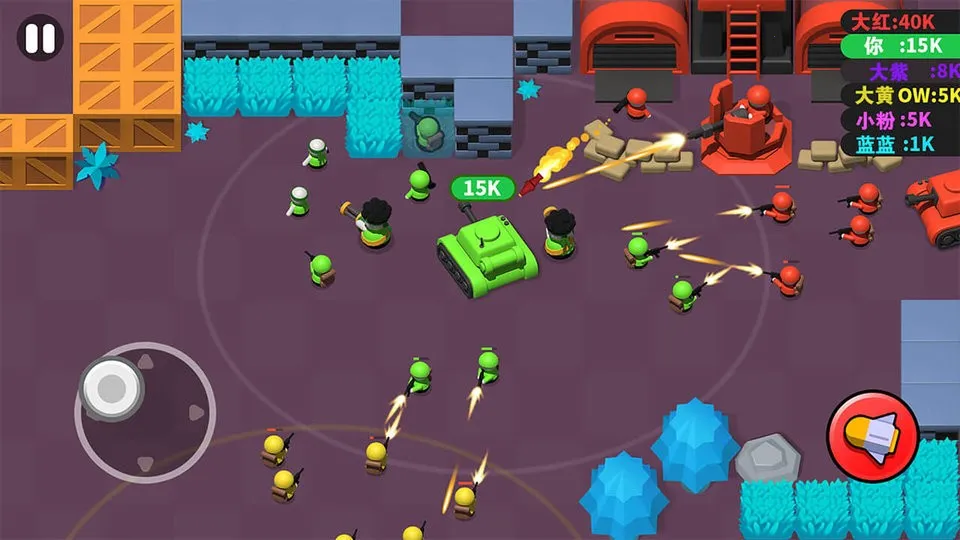This screenshot has width=960, height=540.
Task: Tap the virtual joystick knob
Action: tap(109, 384)
